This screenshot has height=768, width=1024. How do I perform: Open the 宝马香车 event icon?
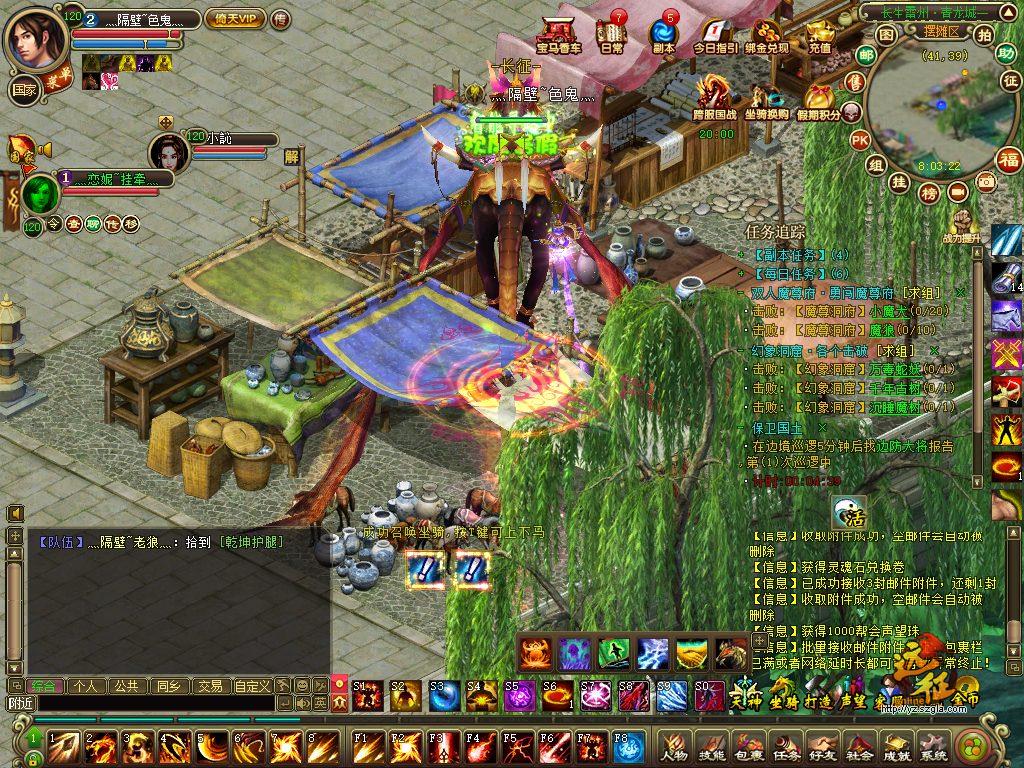pos(558,35)
